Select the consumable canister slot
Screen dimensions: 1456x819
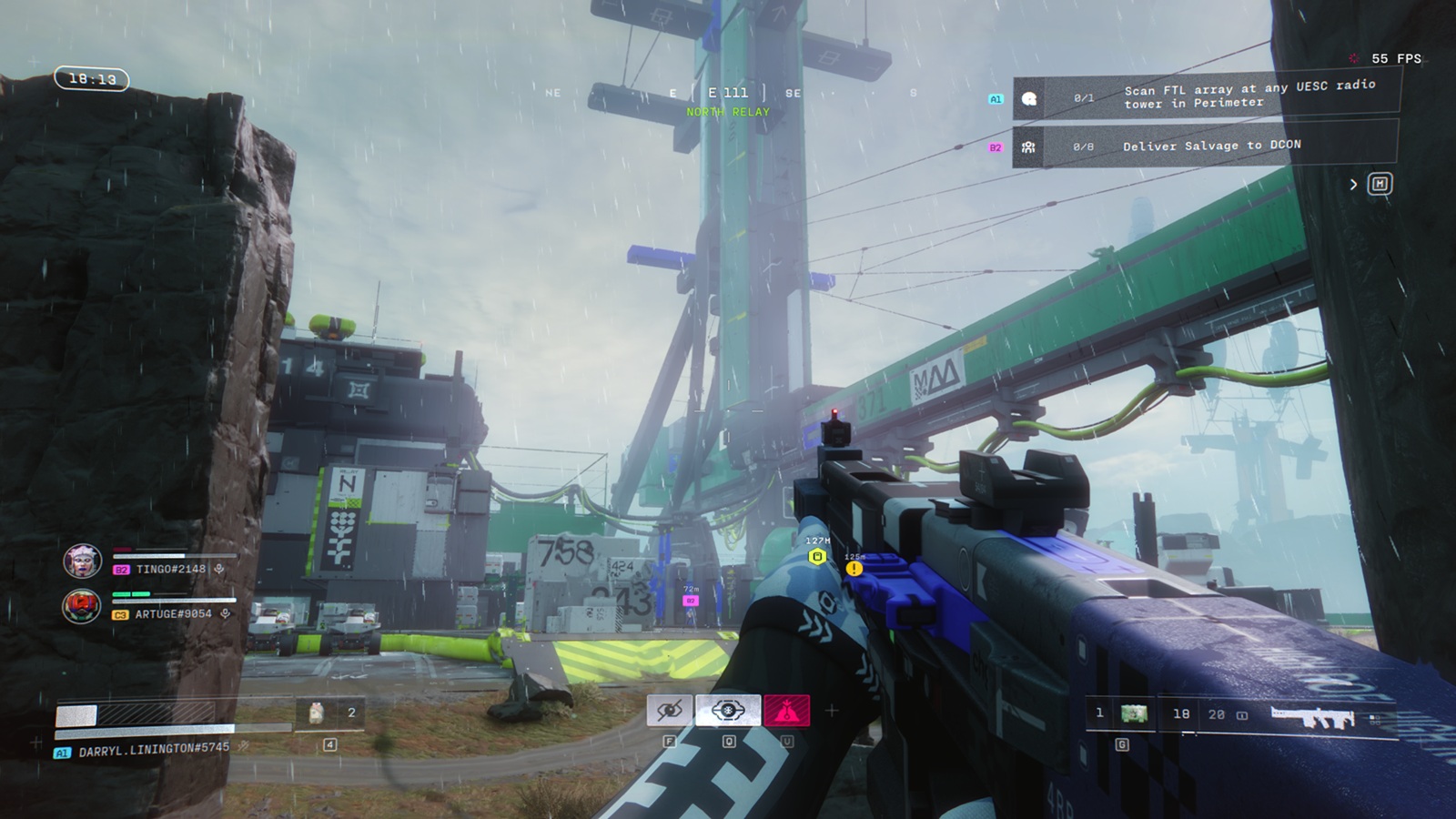(317, 713)
